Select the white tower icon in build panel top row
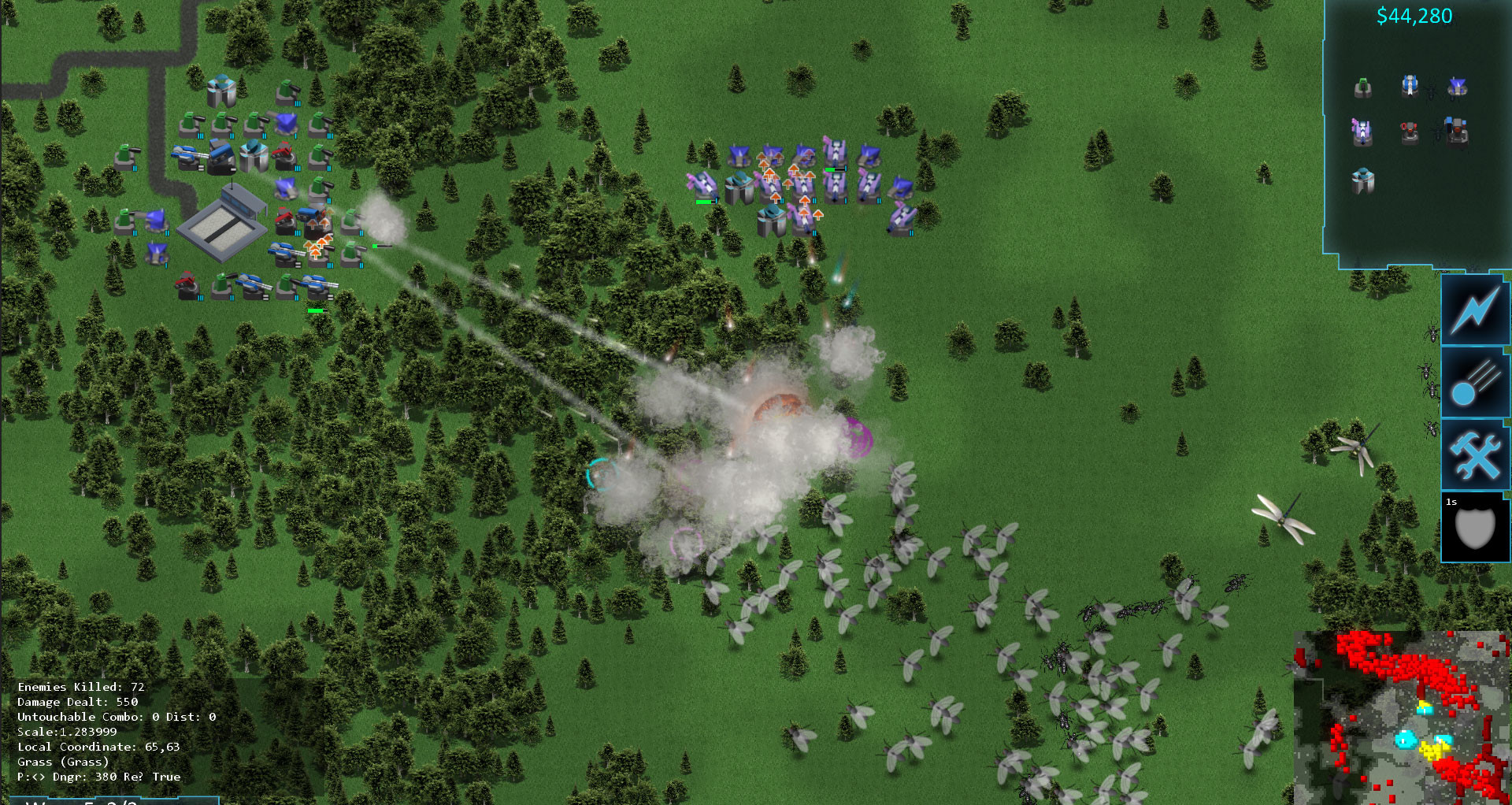 tap(1409, 85)
